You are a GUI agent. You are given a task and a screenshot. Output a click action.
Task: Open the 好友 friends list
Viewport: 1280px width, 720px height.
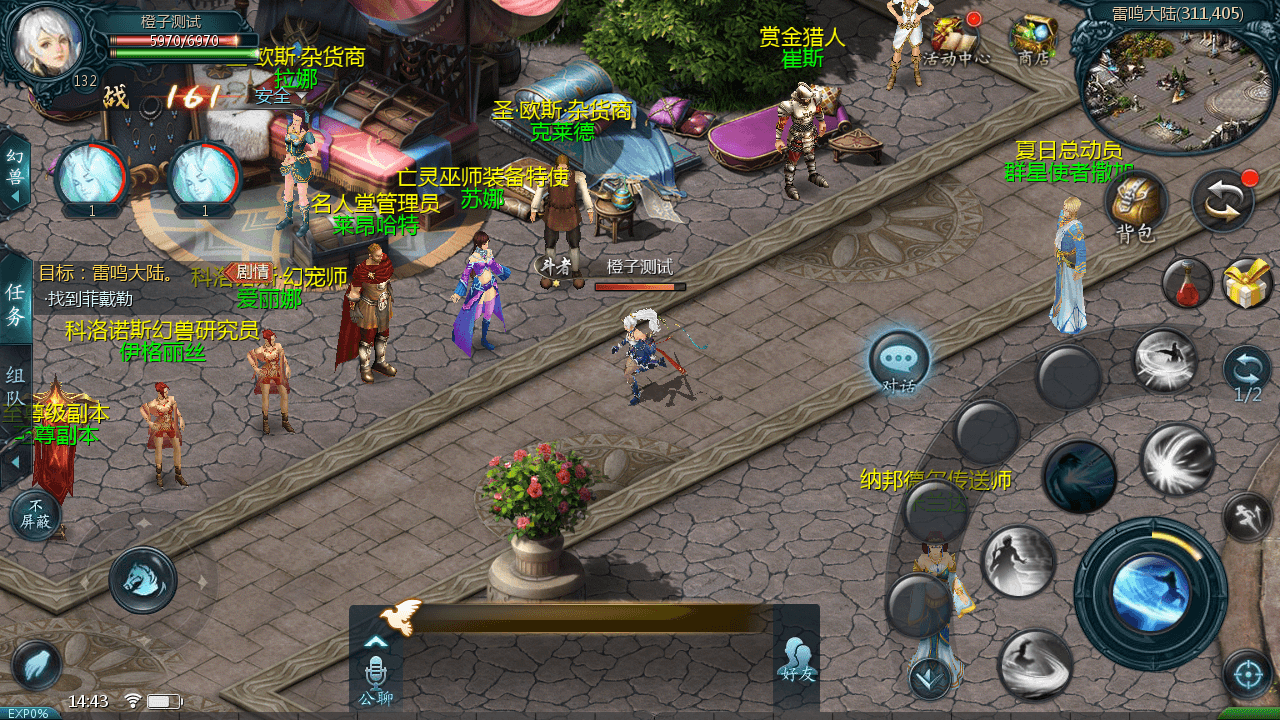click(796, 660)
